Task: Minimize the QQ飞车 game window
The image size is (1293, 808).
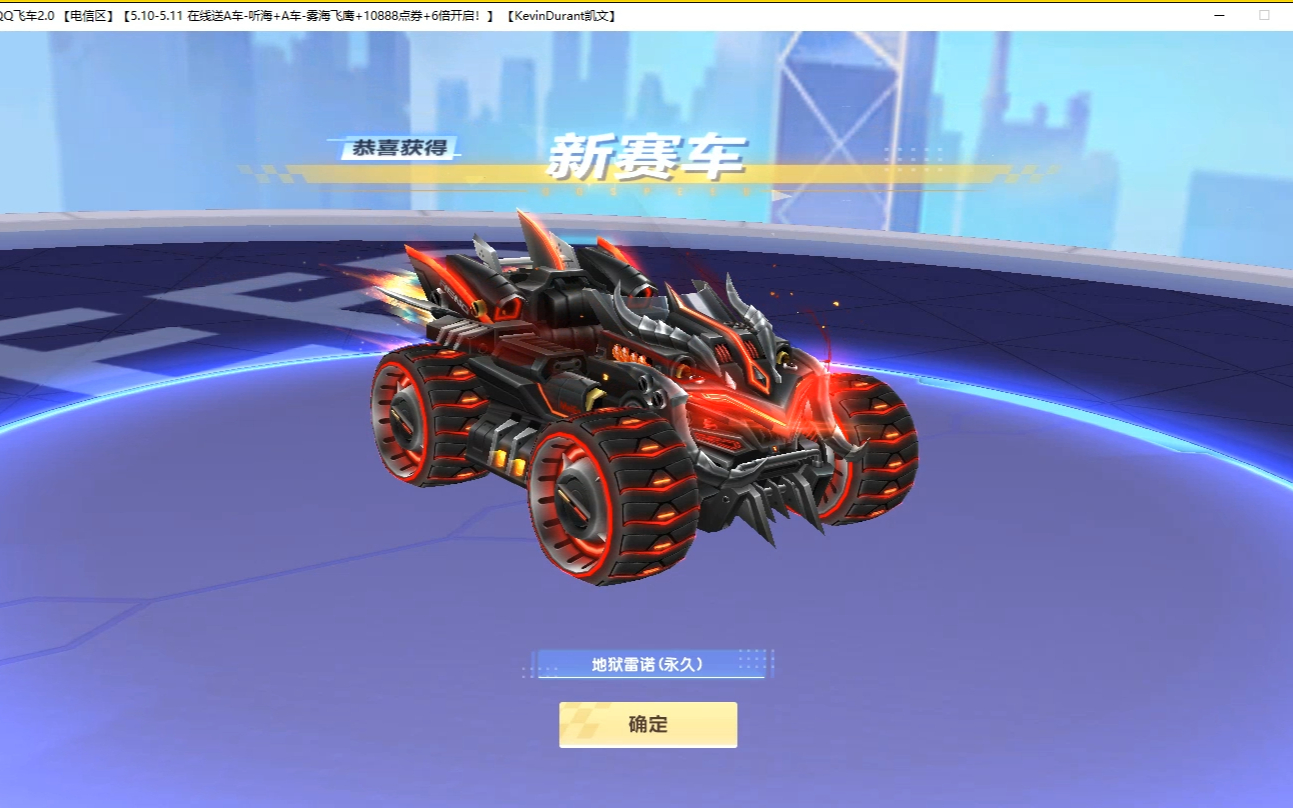Action: pos(1218,17)
